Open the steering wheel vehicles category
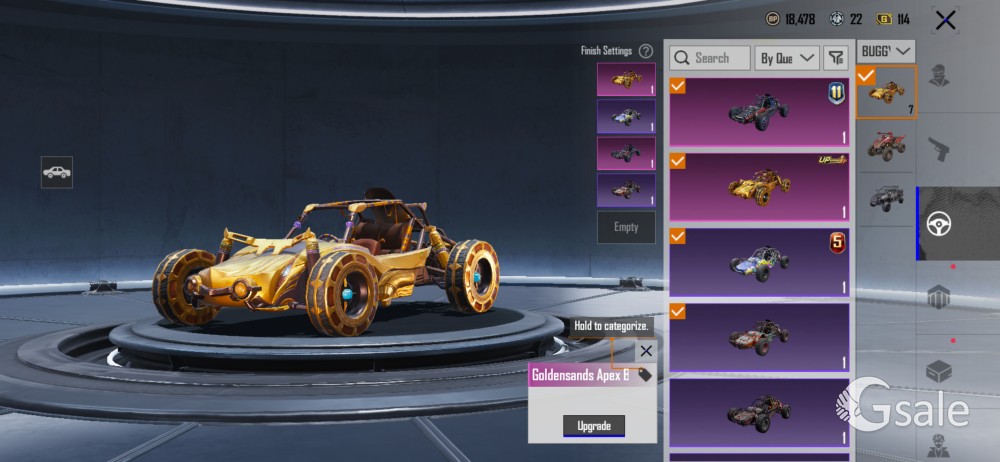This screenshot has width=1000, height=462. click(x=938, y=223)
